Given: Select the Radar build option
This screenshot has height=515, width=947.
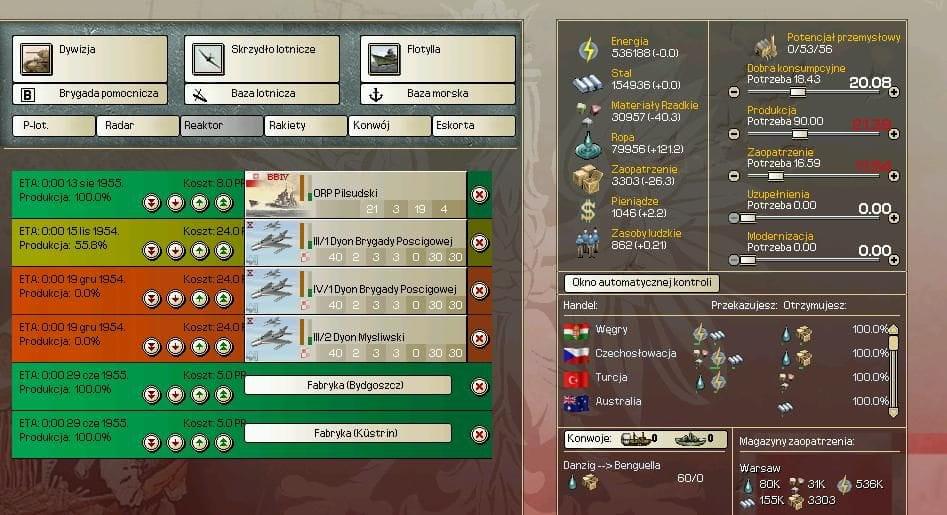Looking at the screenshot, I should coord(137,126).
